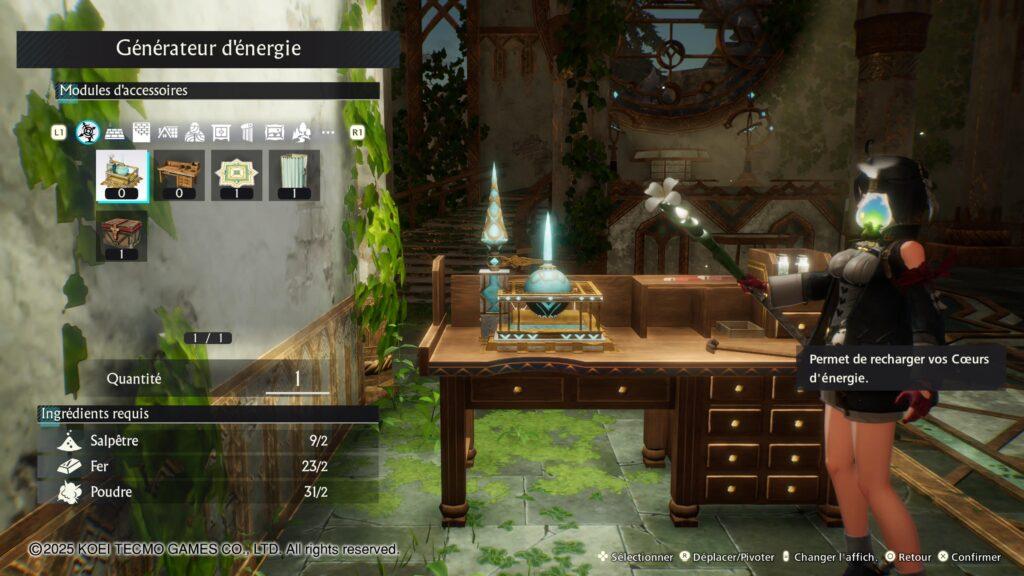Pick the red treasure chest slot
The width and height of the screenshot is (1024, 576).
click(123, 236)
